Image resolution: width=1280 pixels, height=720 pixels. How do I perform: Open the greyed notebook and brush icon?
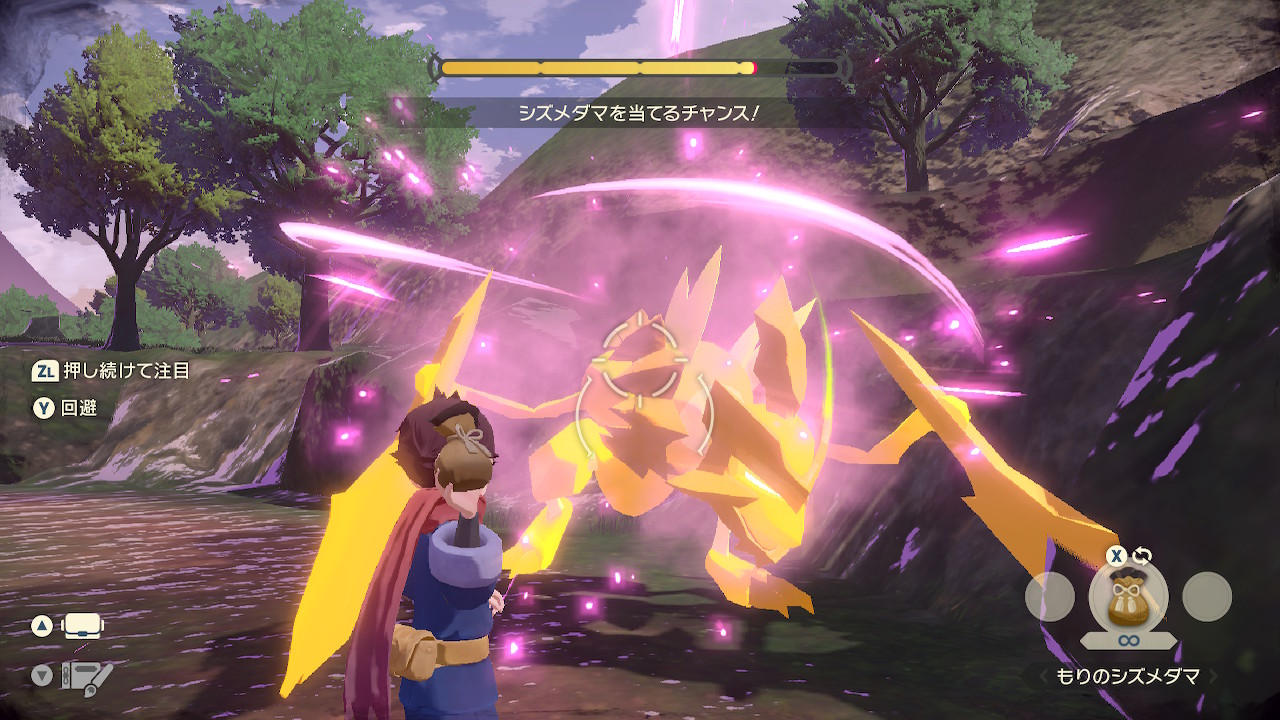(x=84, y=676)
